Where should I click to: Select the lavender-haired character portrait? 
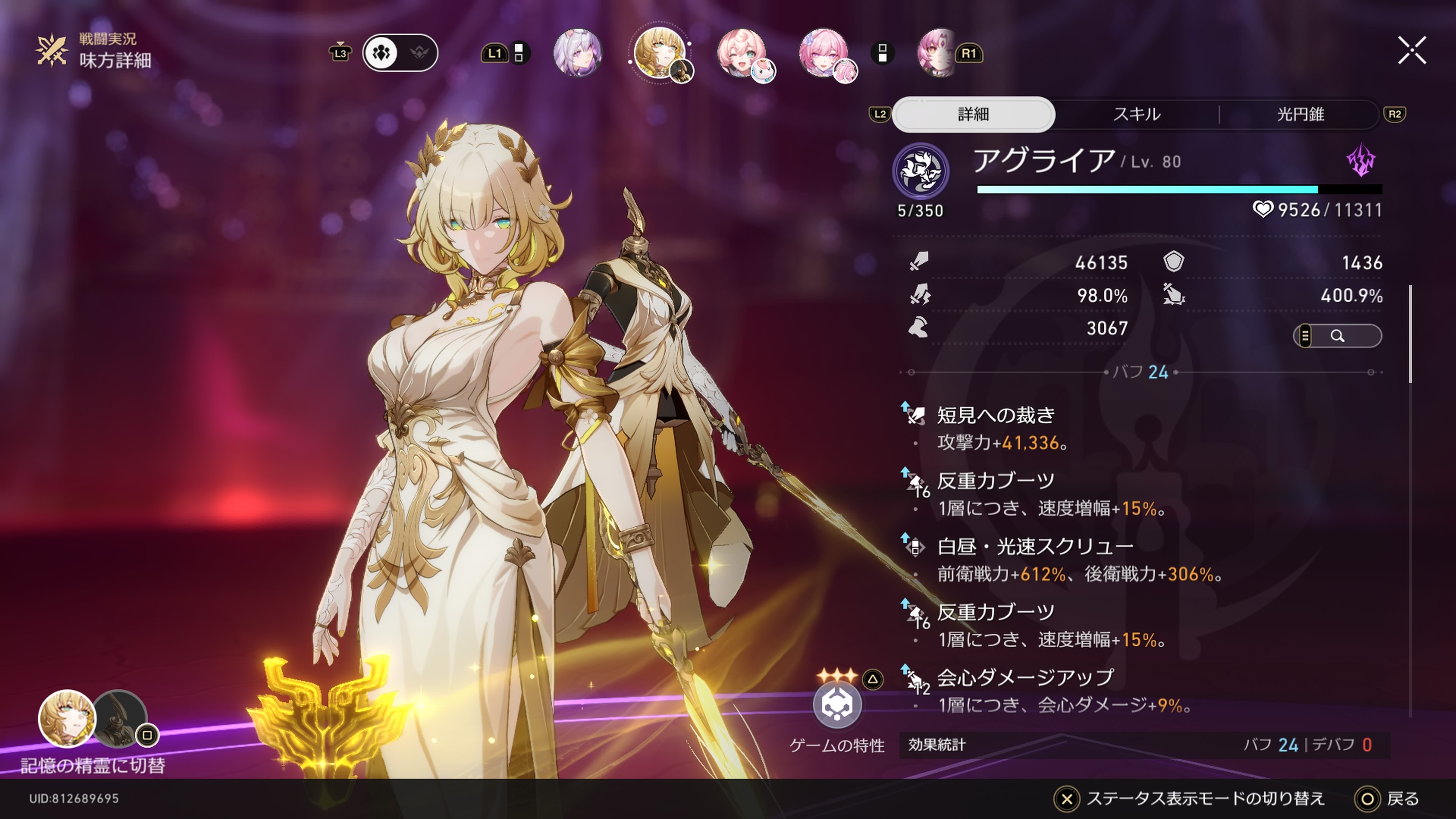pyautogui.click(x=577, y=53)
